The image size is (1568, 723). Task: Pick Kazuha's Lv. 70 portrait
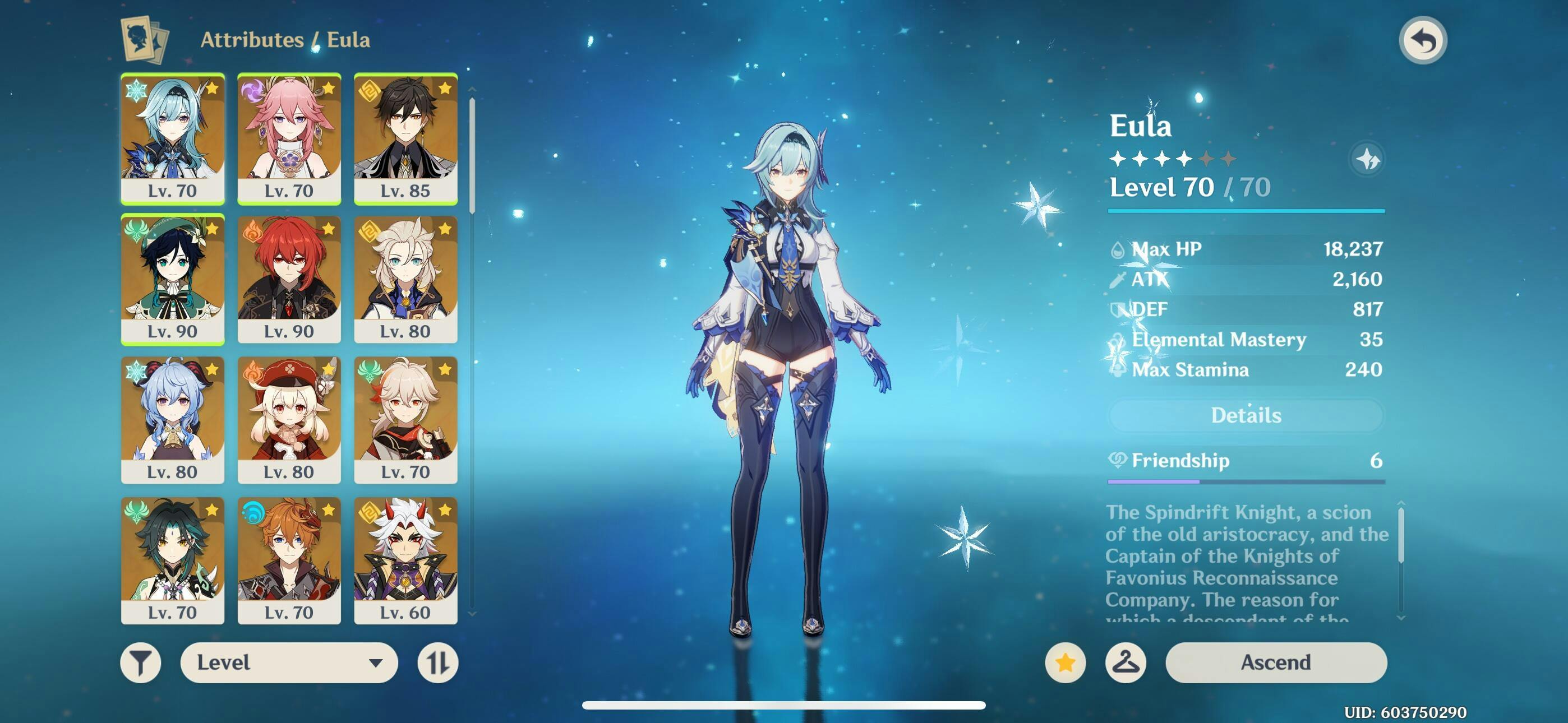click(405, 420)
